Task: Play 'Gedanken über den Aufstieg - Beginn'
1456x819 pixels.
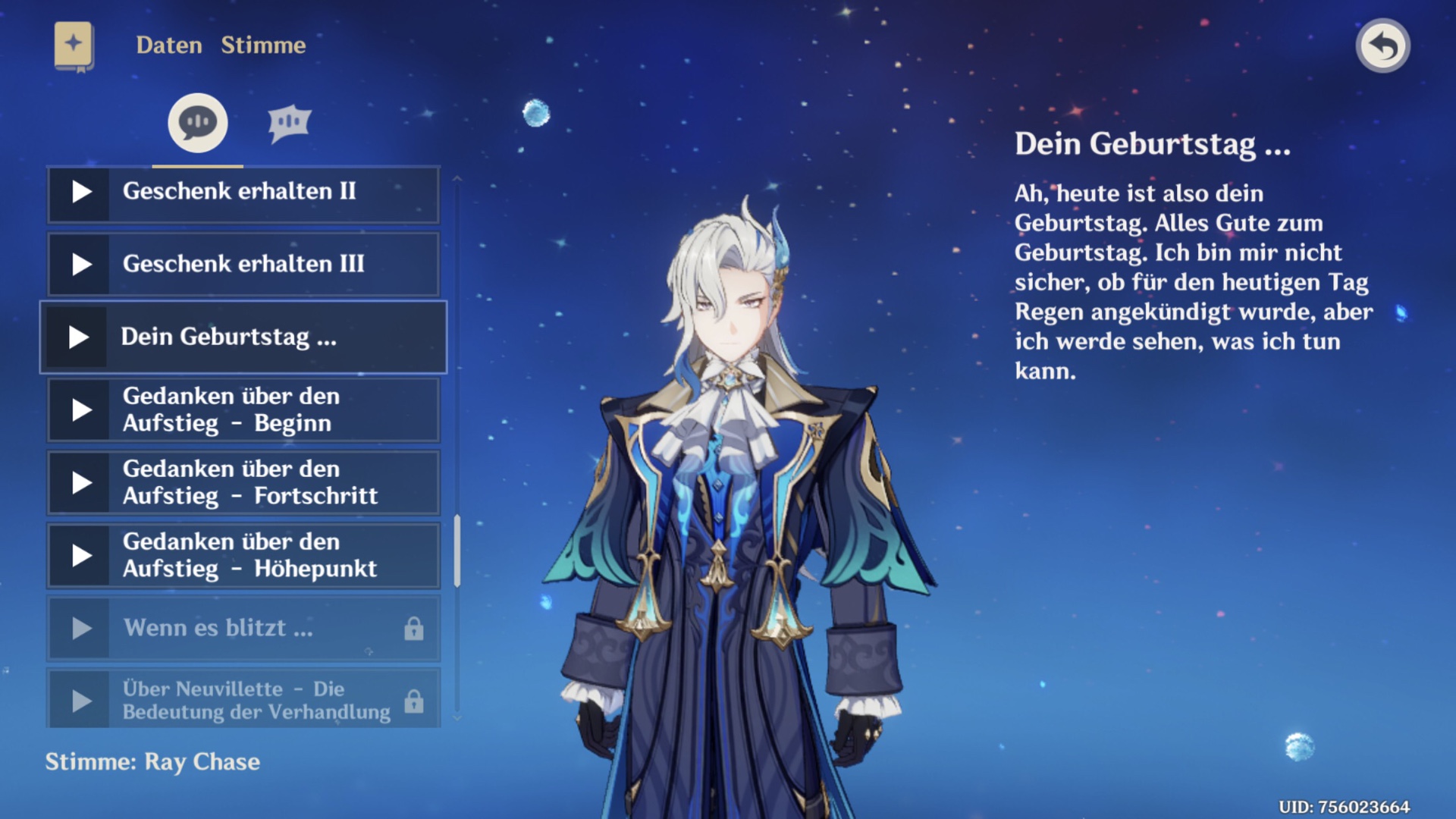Action: (x=78, y=409)
